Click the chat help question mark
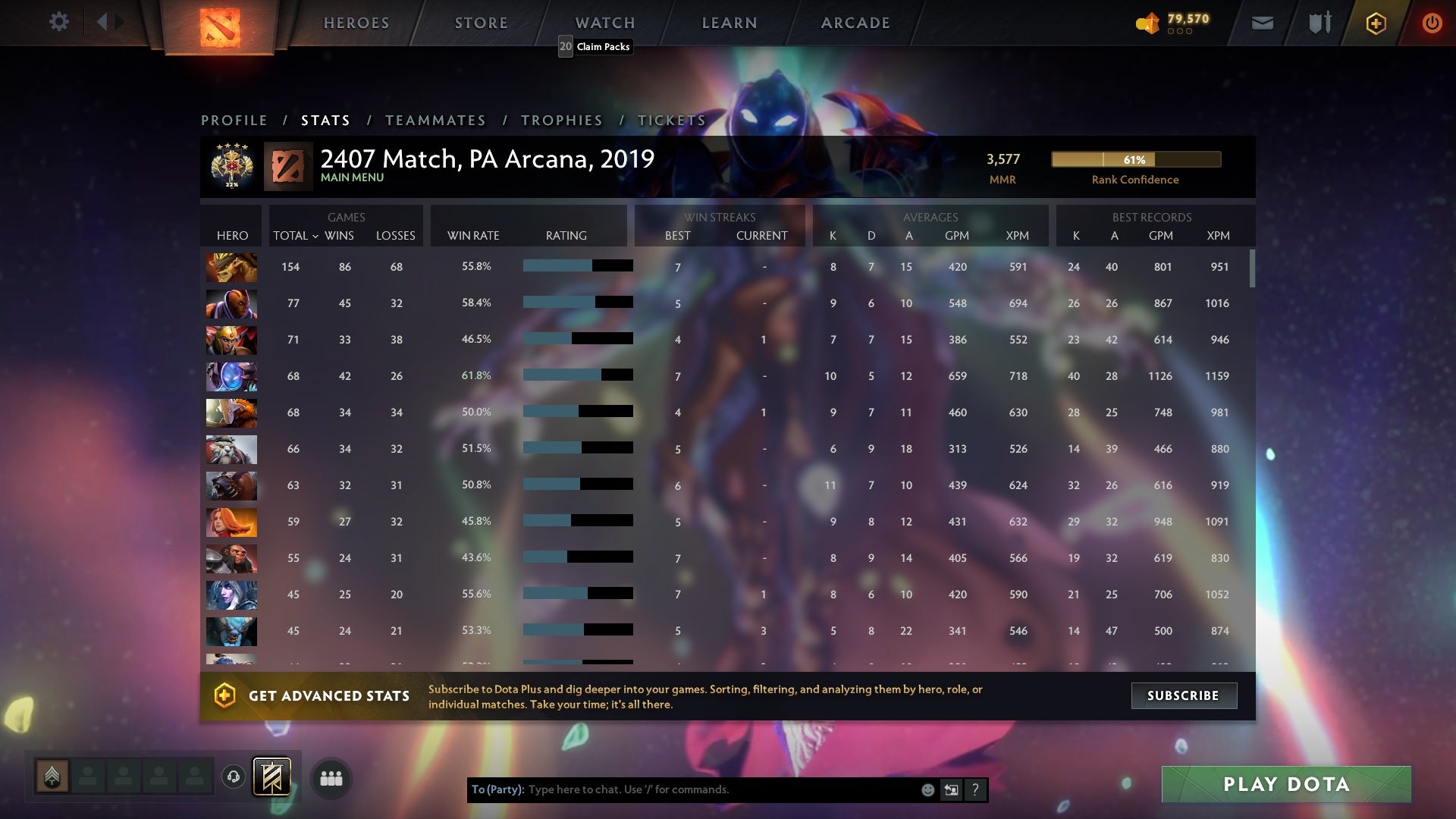Screen dimensions: 1456x819 974,789
